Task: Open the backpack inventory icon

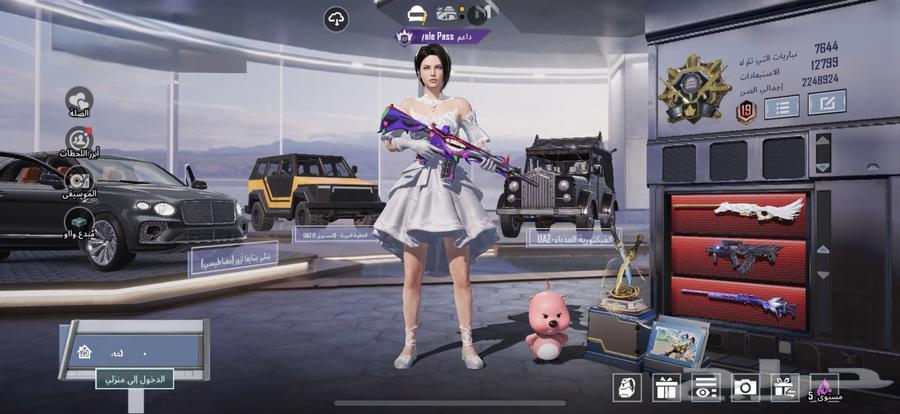Action: (x=628, y=388)
